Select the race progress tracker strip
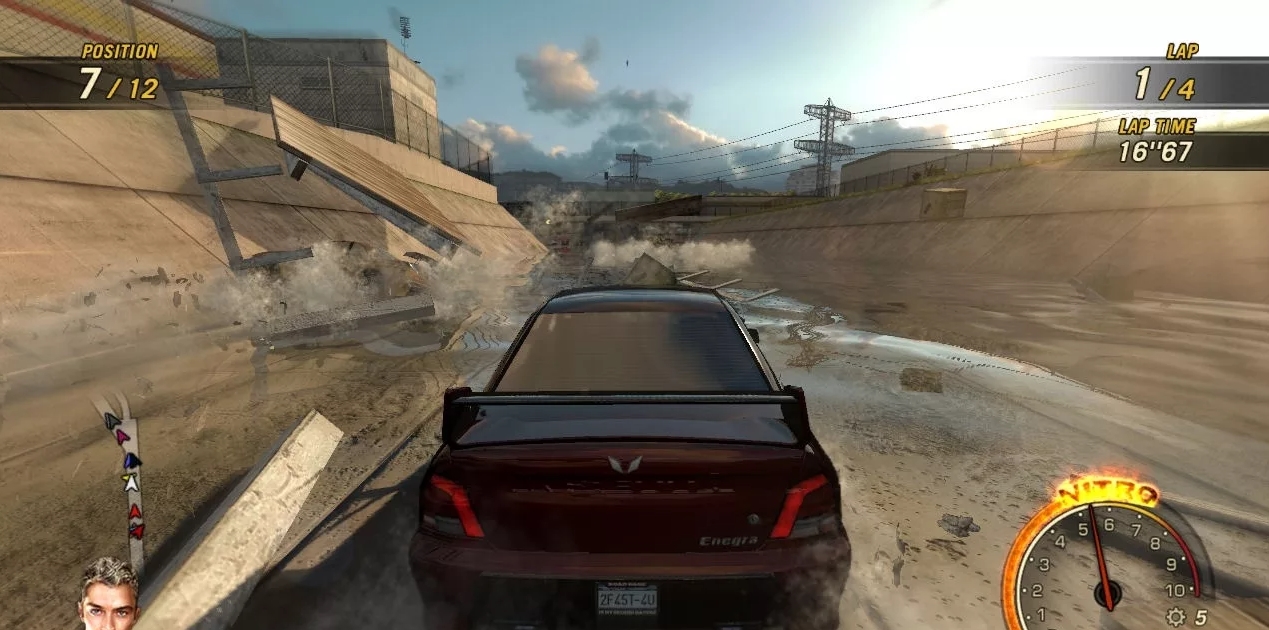The width and height of the screenshot is (1269, 630). (x=129, y=480)
